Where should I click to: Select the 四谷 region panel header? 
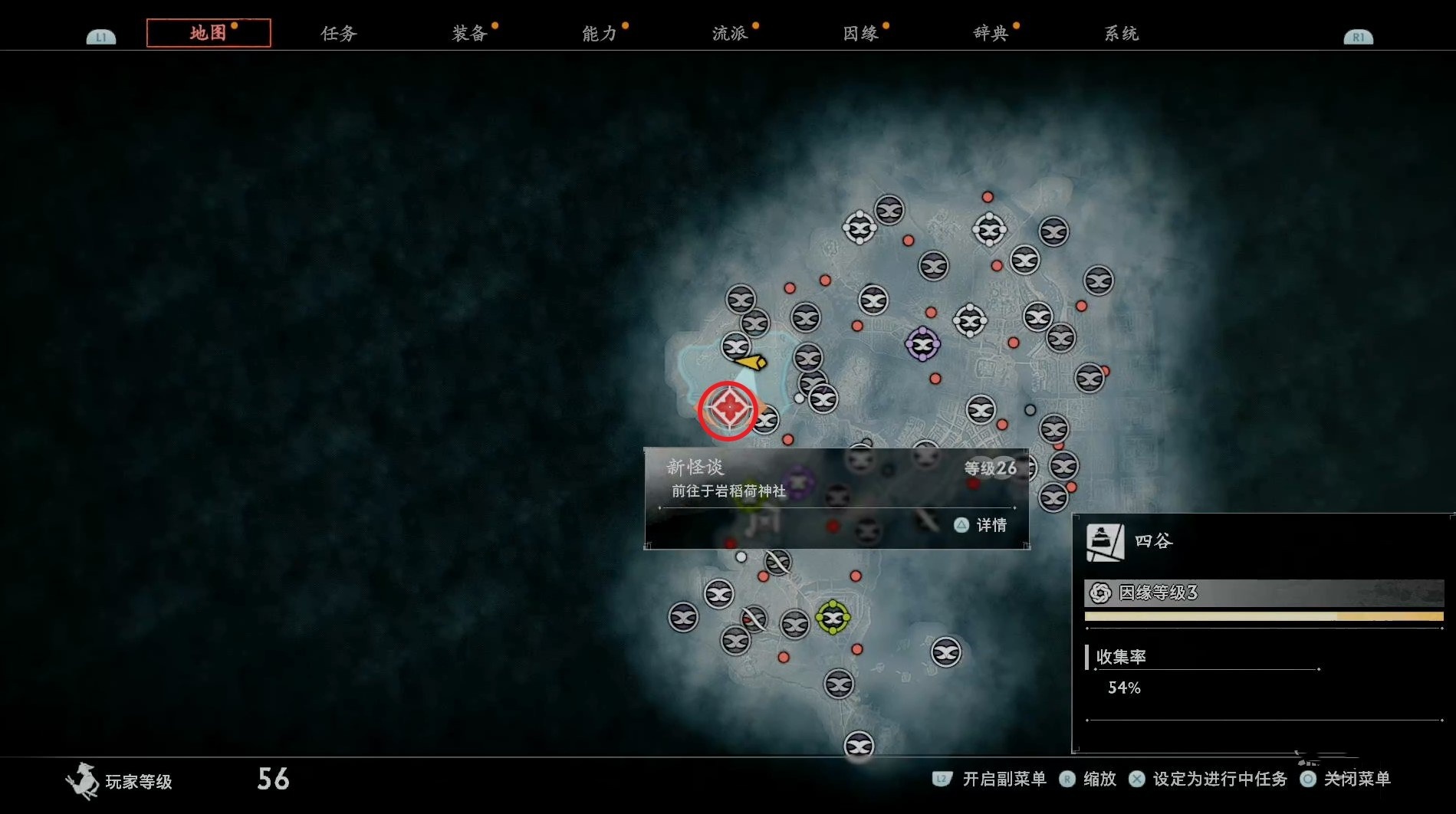coord(1153,541)
